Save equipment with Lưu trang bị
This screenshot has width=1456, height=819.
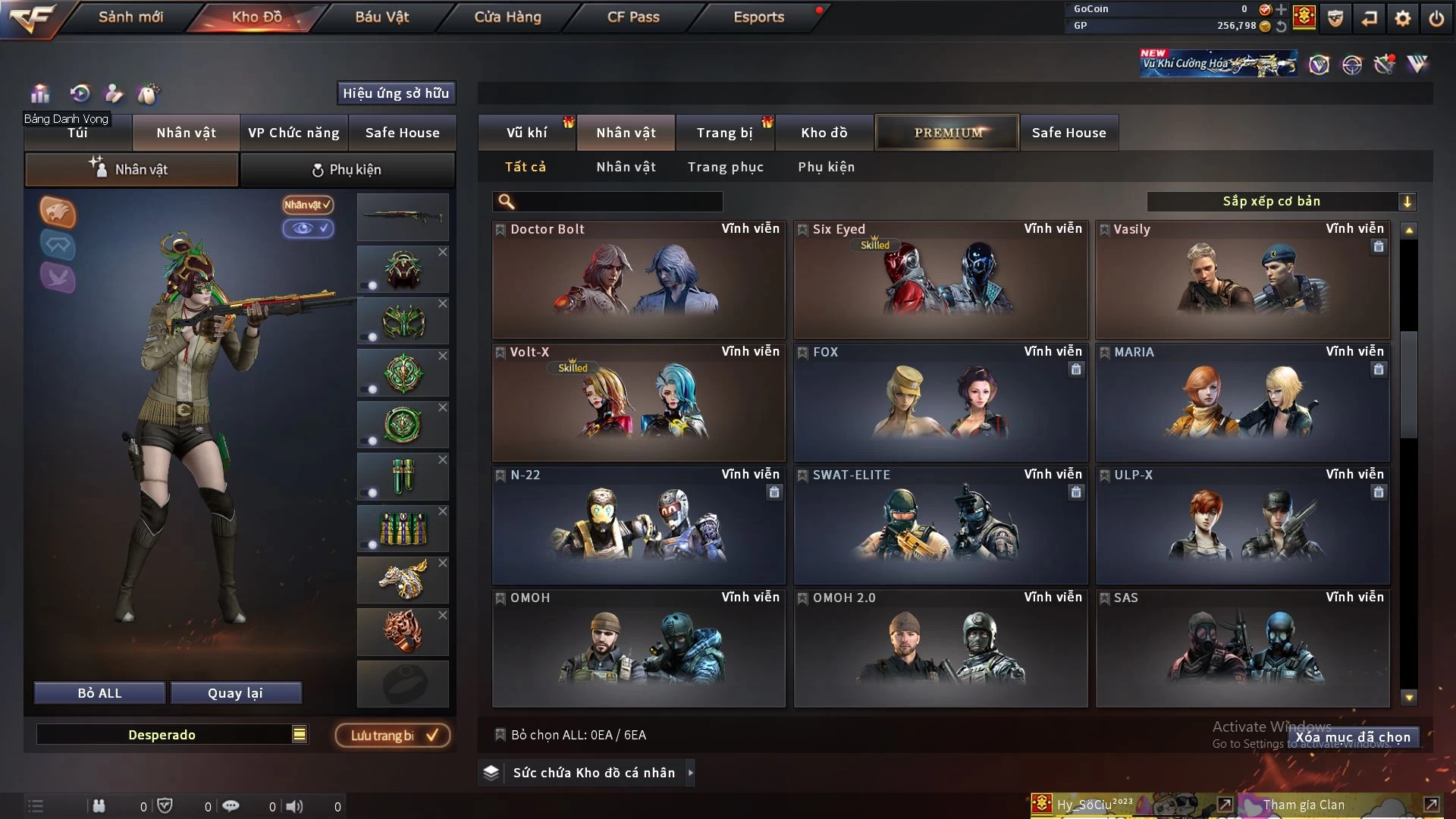pos(393,735)
